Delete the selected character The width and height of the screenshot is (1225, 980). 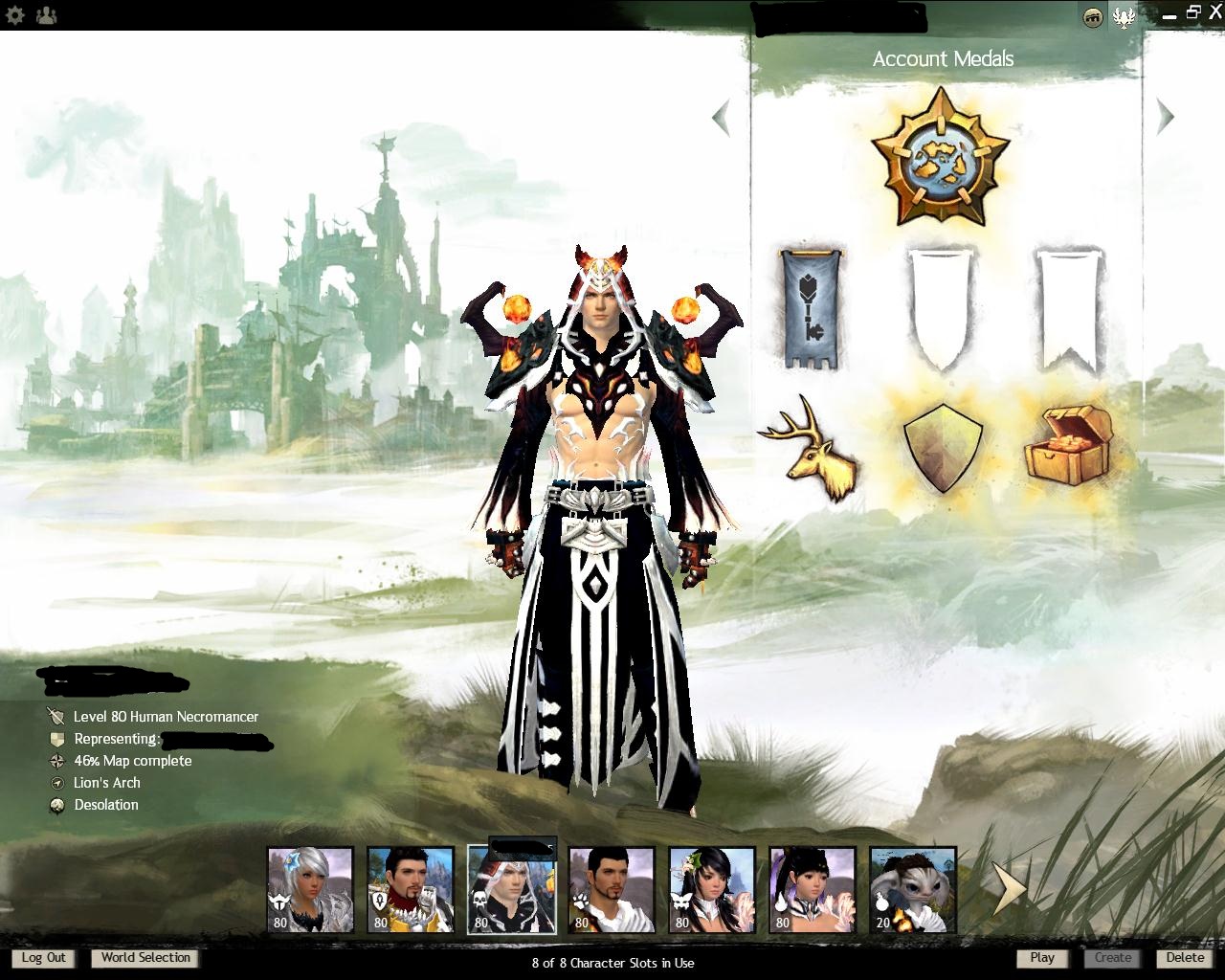(1185, 958)
